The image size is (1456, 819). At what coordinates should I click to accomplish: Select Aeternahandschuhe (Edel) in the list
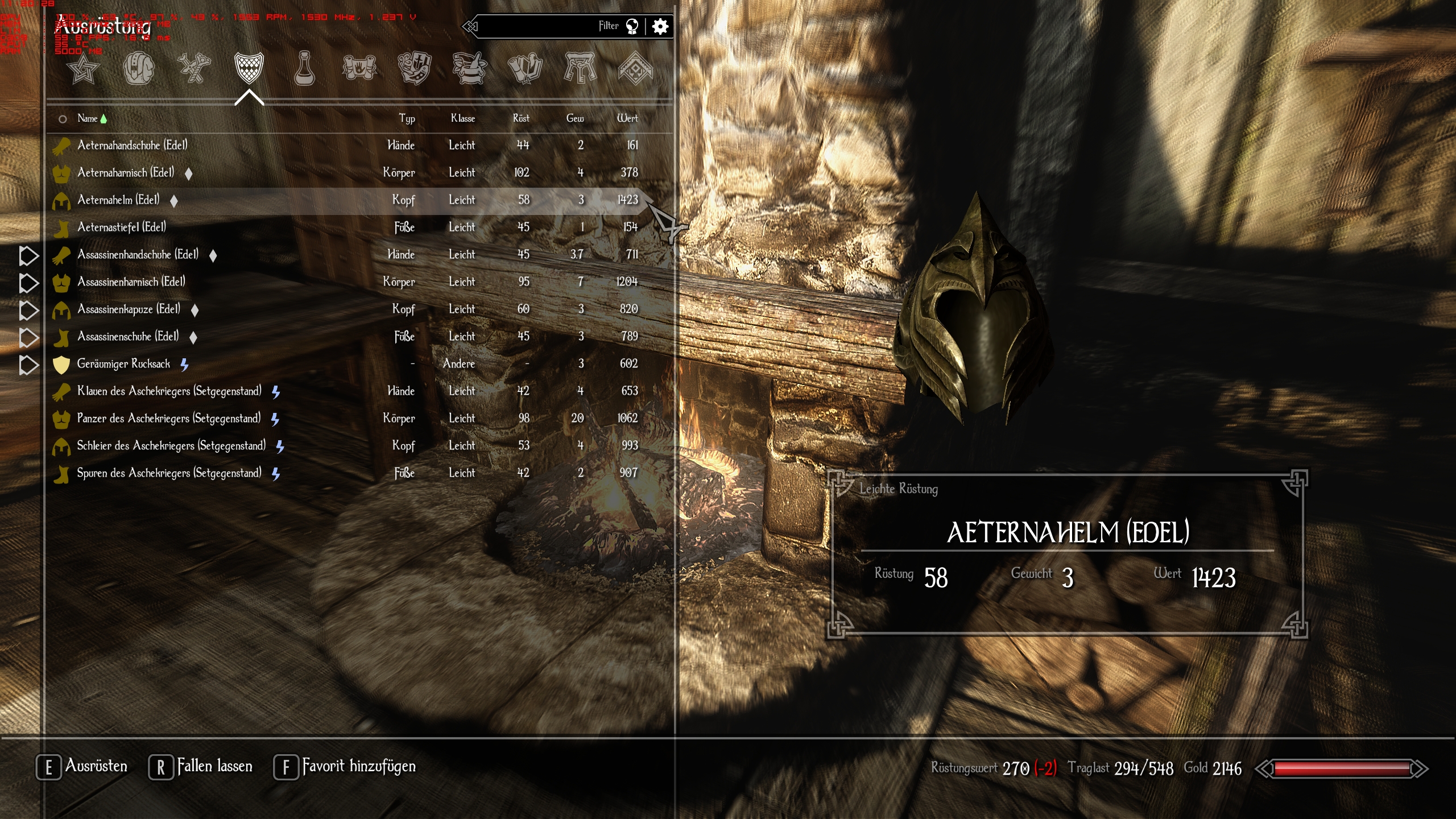(132, 145)
